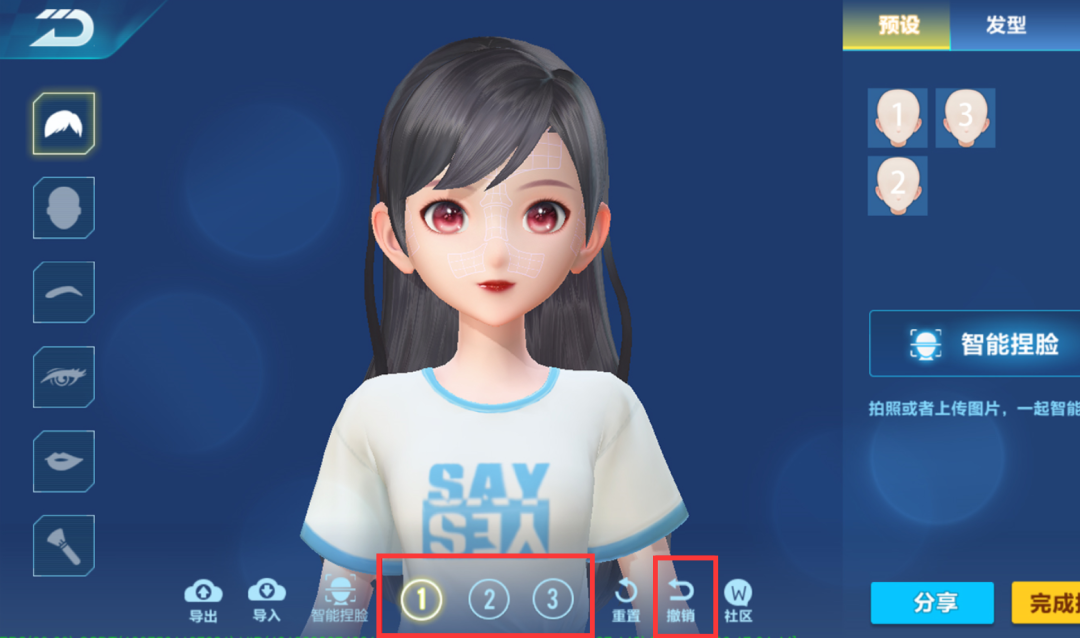This screenshot has height=638, width=1080.
Task: Go back using the top-left arrow
Action: click(62, 31)
